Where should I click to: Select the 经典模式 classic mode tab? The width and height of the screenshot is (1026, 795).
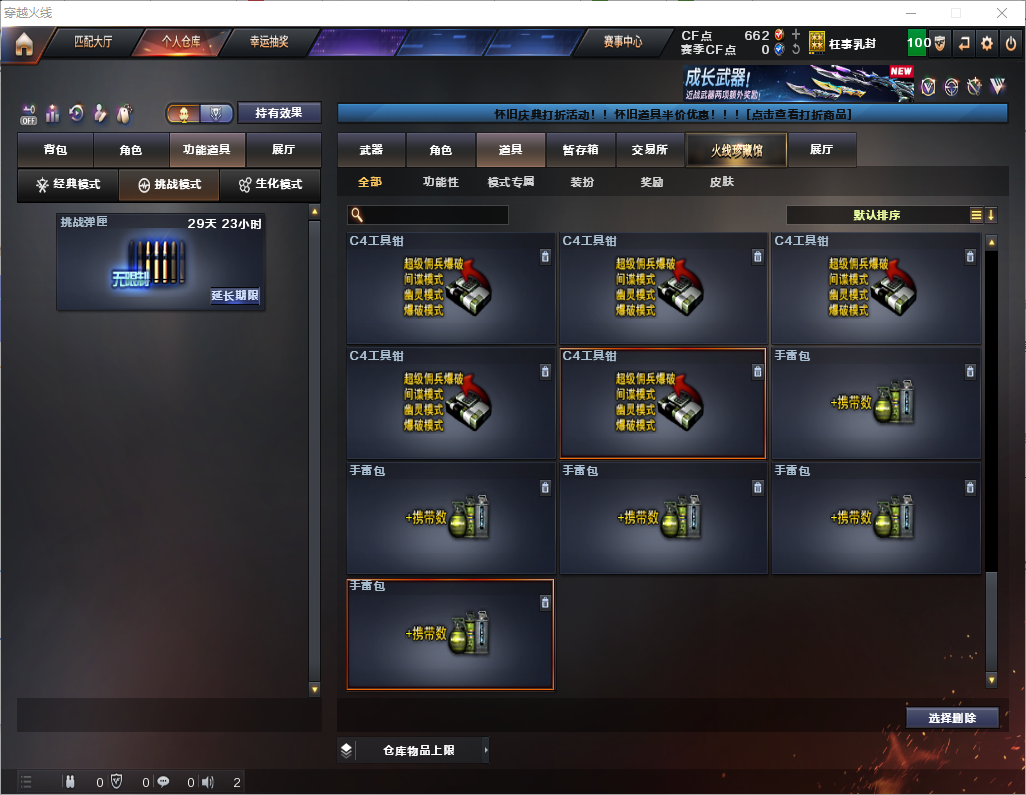click(68, 185)
